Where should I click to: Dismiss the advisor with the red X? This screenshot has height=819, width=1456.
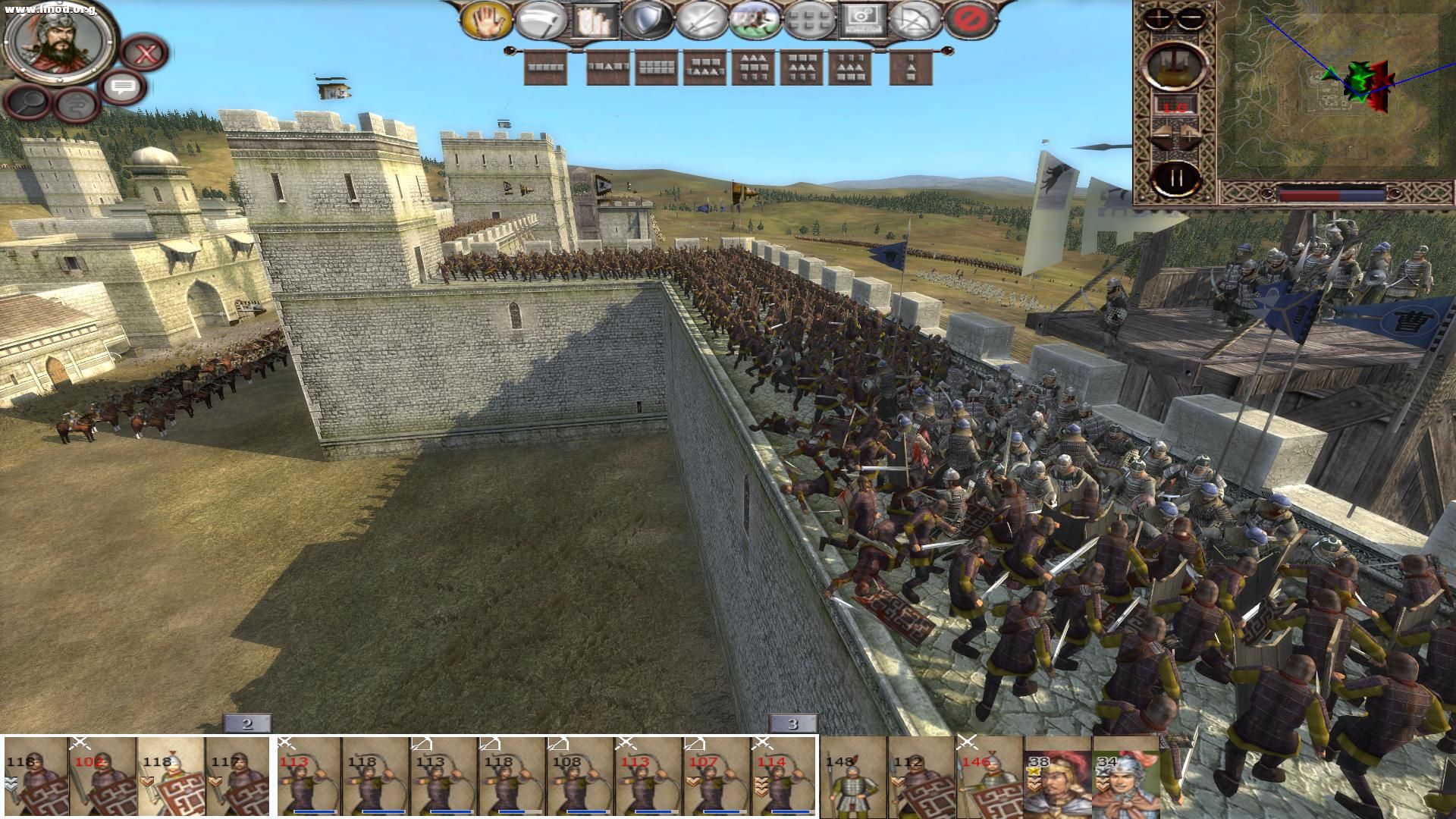tap(145, 53)
